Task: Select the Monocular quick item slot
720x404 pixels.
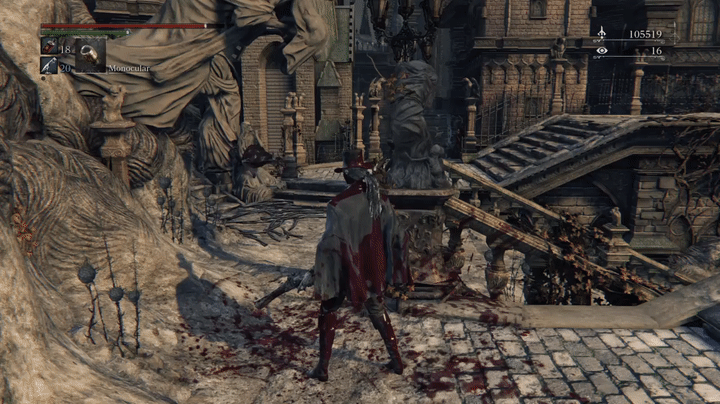Action: (90, 53)
